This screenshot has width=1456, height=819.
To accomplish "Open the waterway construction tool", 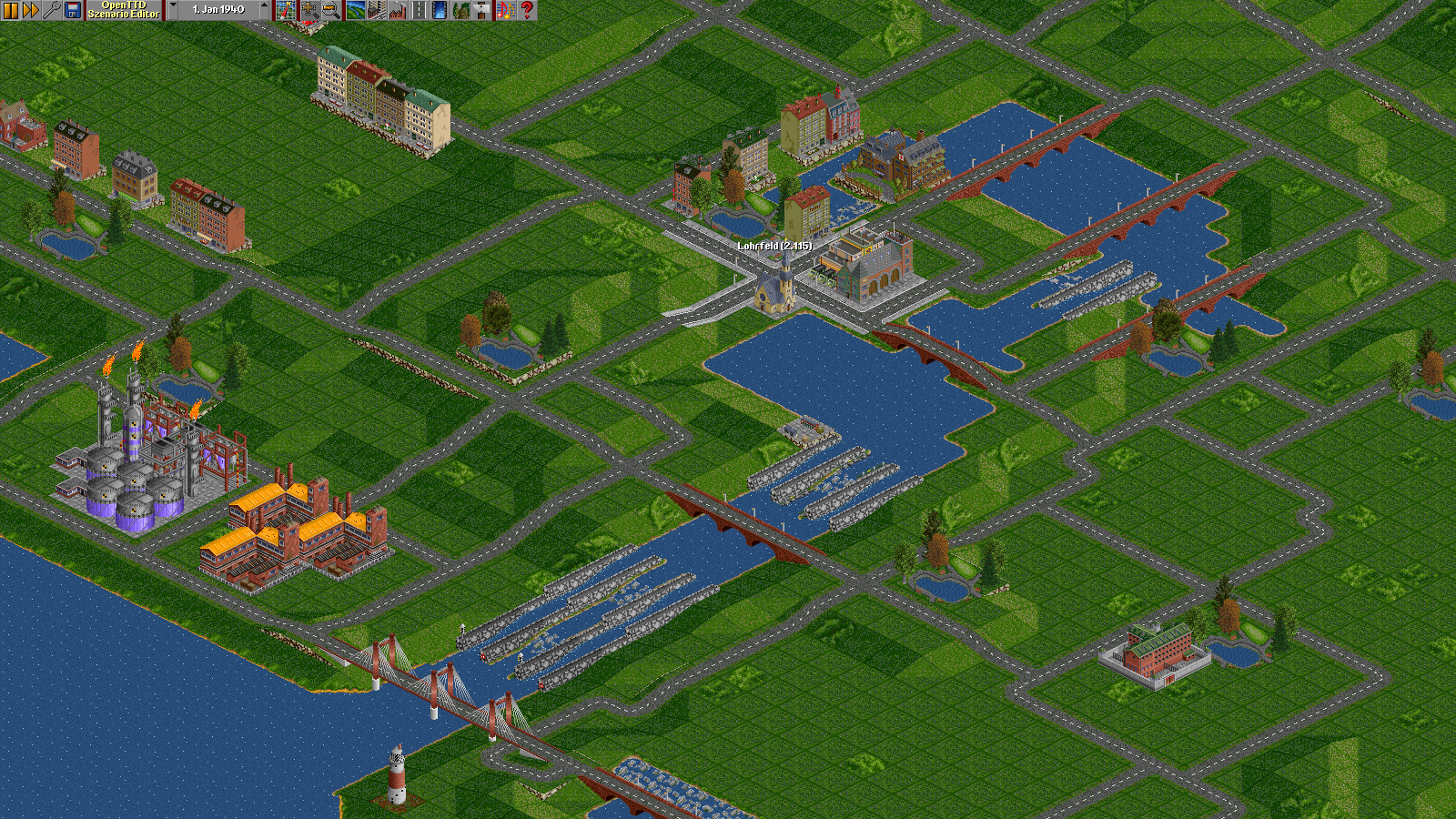I will [440, 10].
